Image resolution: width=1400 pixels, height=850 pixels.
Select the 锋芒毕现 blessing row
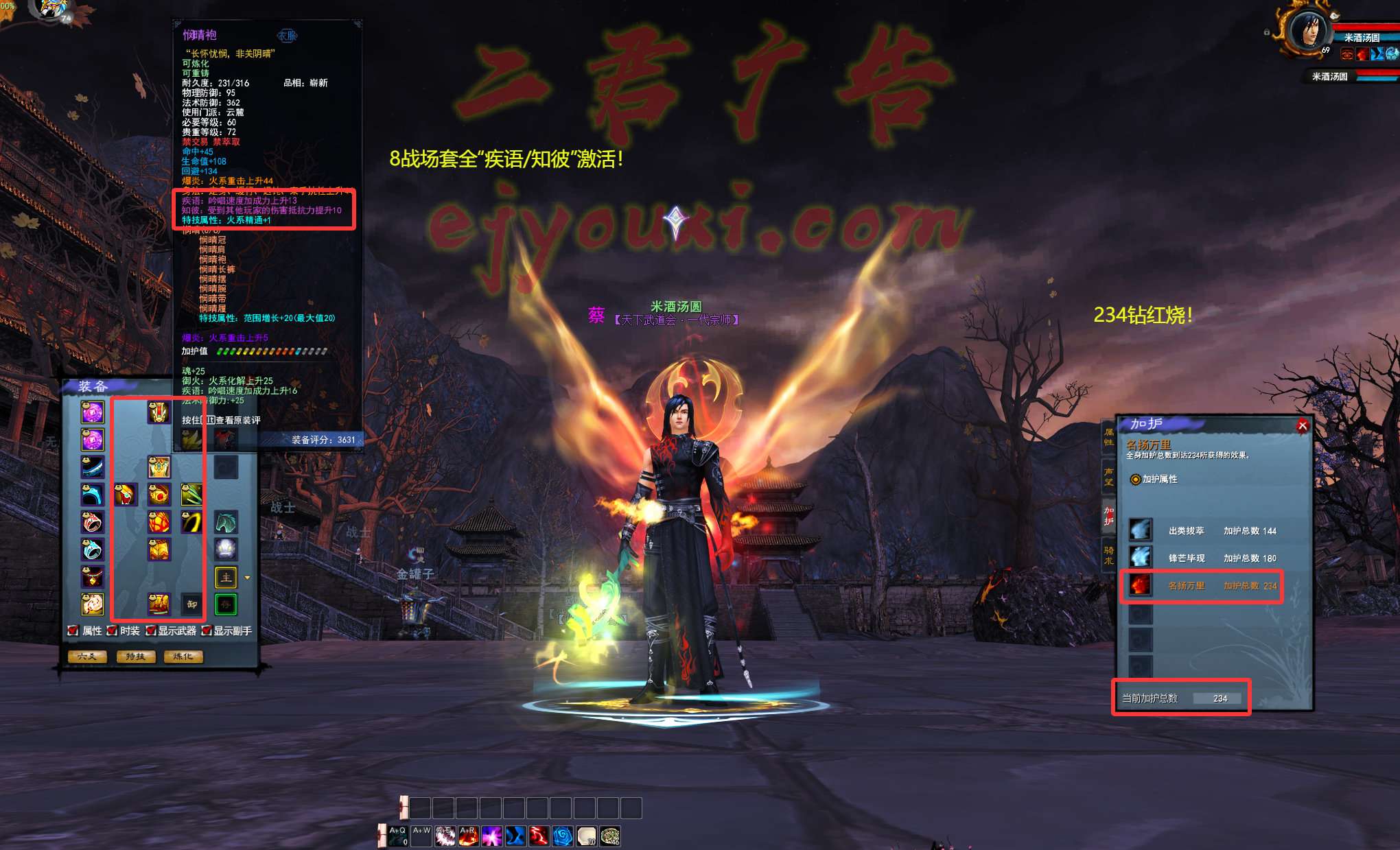tap(1202, 558)
